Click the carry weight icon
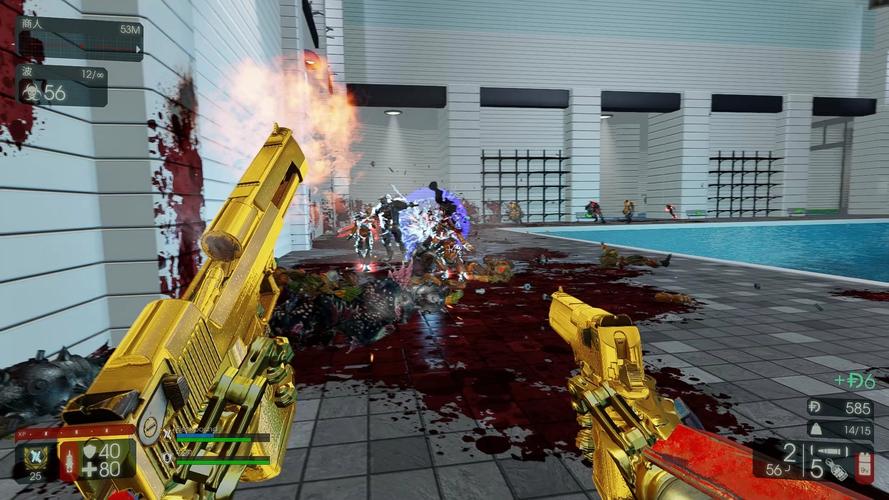889x500 pixels. pos(814,430)
